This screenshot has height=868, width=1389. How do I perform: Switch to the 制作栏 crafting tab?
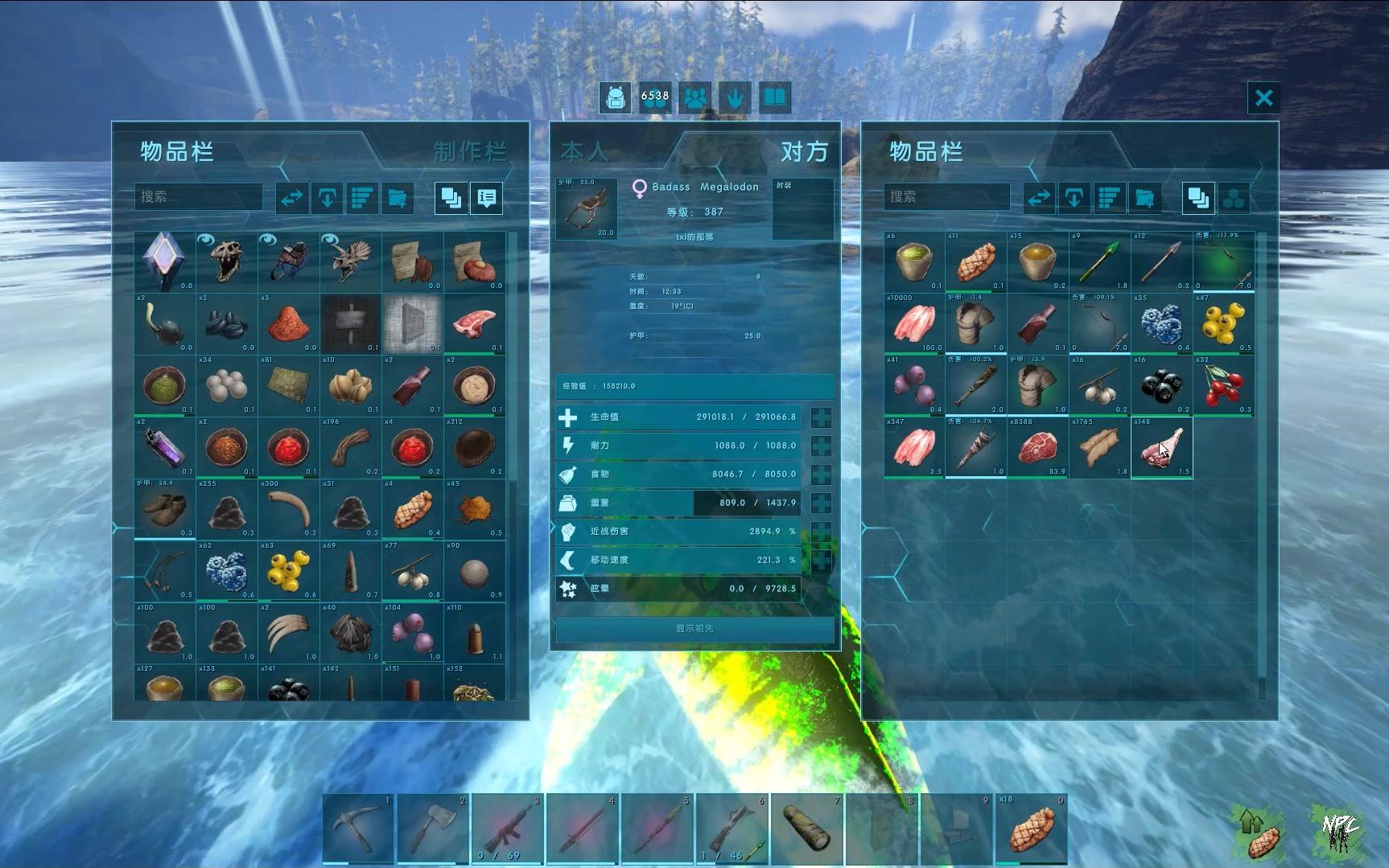[x=470, y=151]
